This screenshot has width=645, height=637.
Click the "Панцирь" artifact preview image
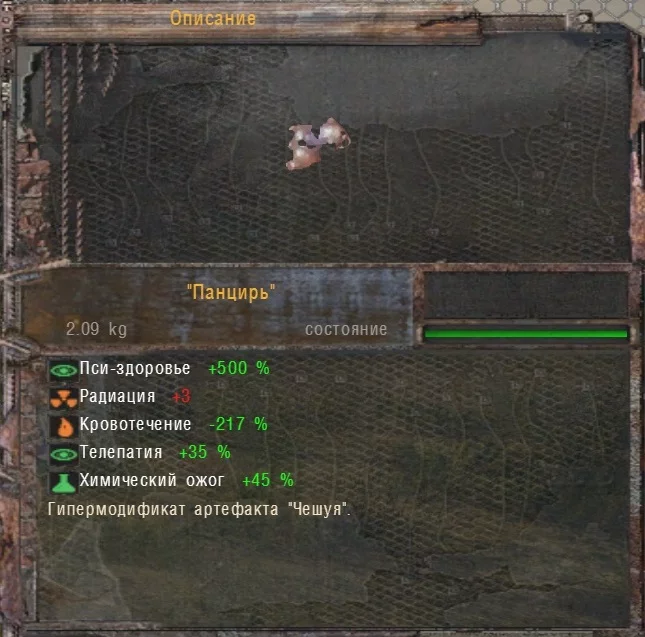click(318, 145)
